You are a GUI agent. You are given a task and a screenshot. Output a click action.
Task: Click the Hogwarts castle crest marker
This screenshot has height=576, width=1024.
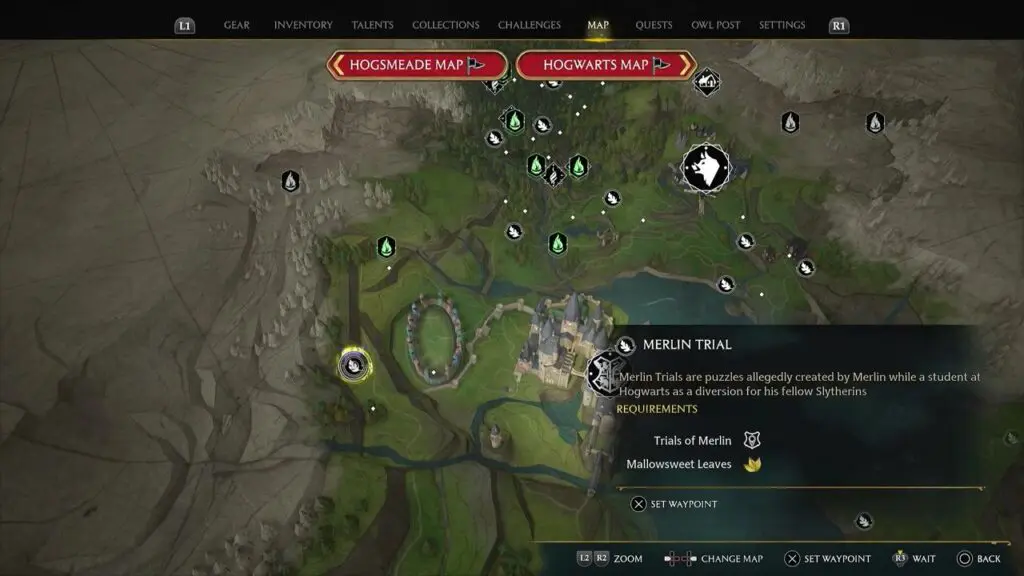click(x=604, y=373)
